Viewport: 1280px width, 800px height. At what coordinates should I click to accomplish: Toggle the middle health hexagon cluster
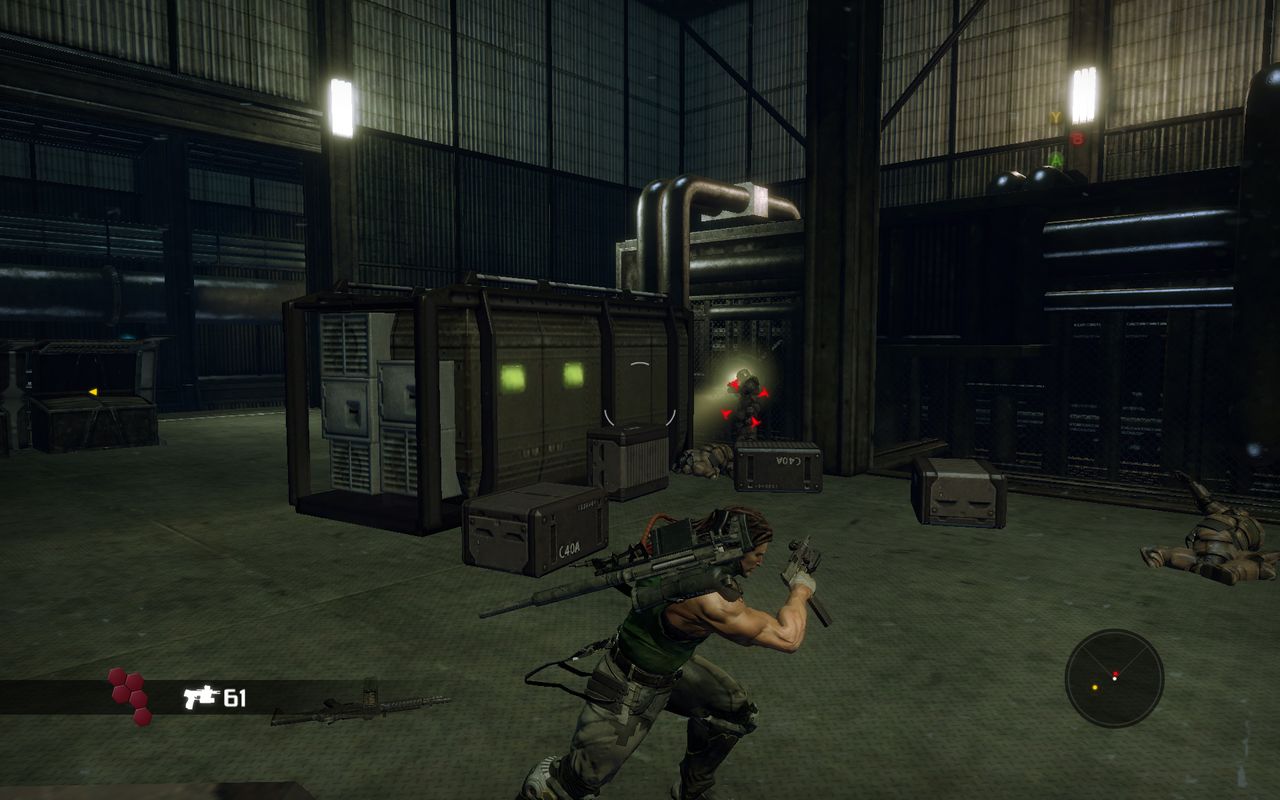click(128, 694)
